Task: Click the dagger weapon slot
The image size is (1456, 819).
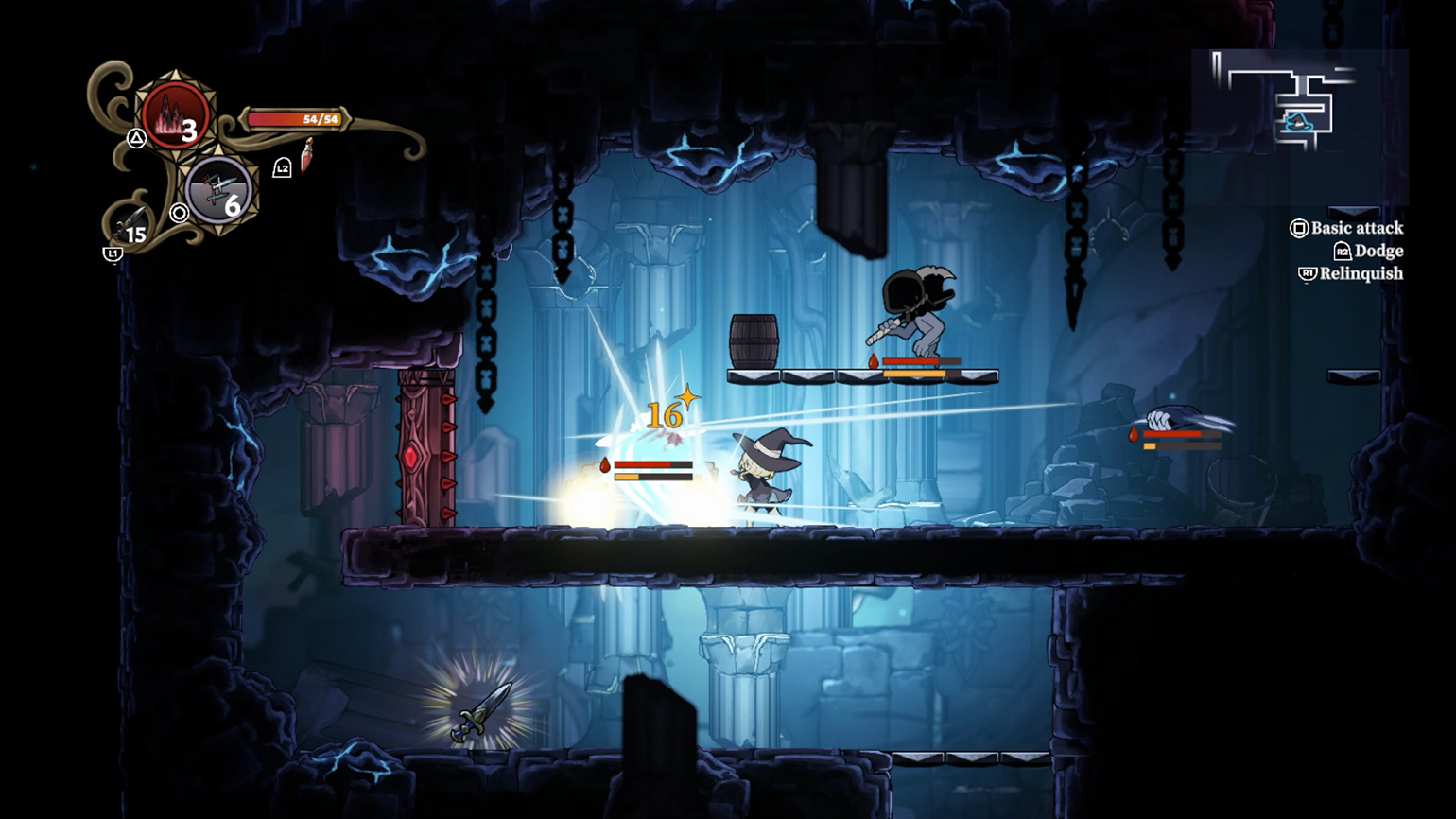Action: pos(129,225)
